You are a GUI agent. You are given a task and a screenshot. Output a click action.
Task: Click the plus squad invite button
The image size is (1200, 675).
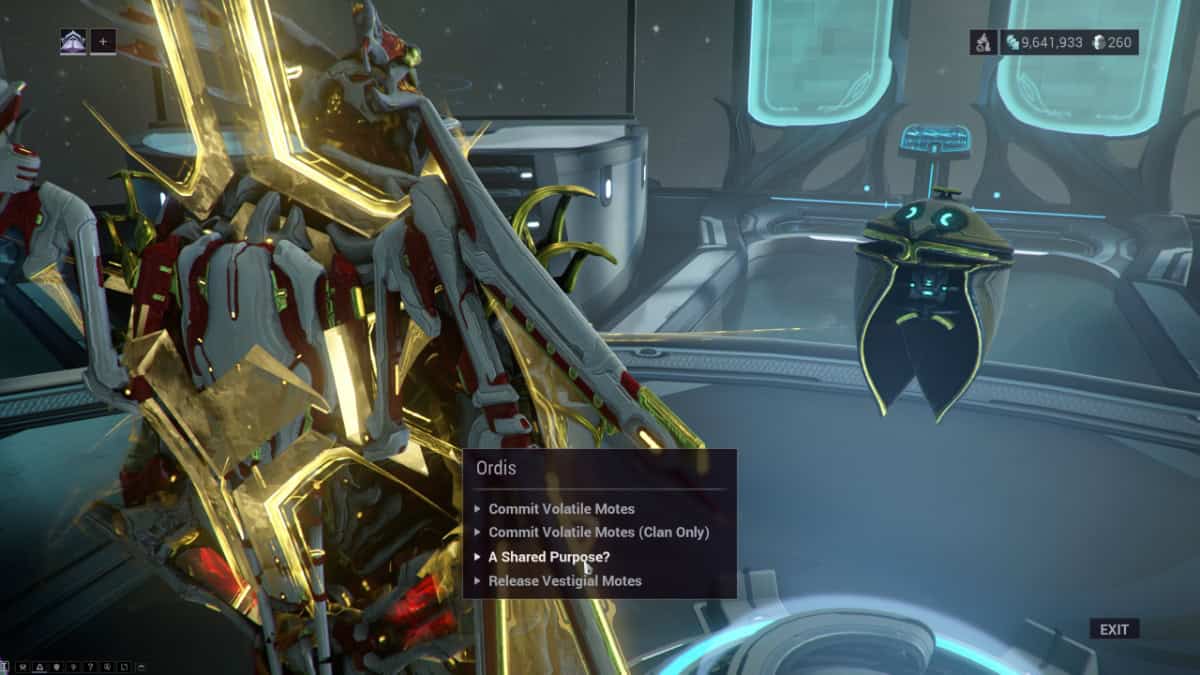[103, 42]
